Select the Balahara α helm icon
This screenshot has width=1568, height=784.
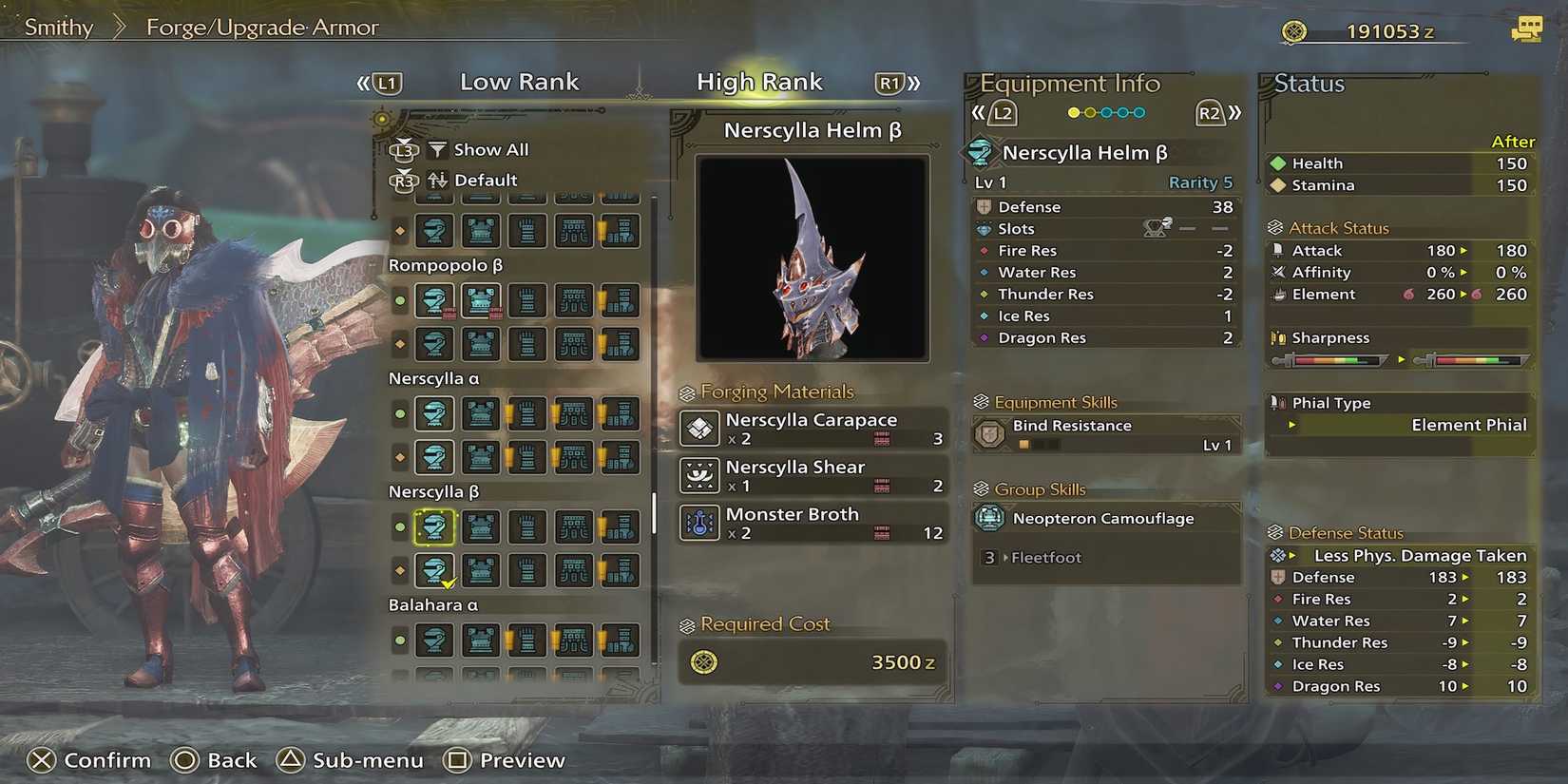(x=434, y=640)
